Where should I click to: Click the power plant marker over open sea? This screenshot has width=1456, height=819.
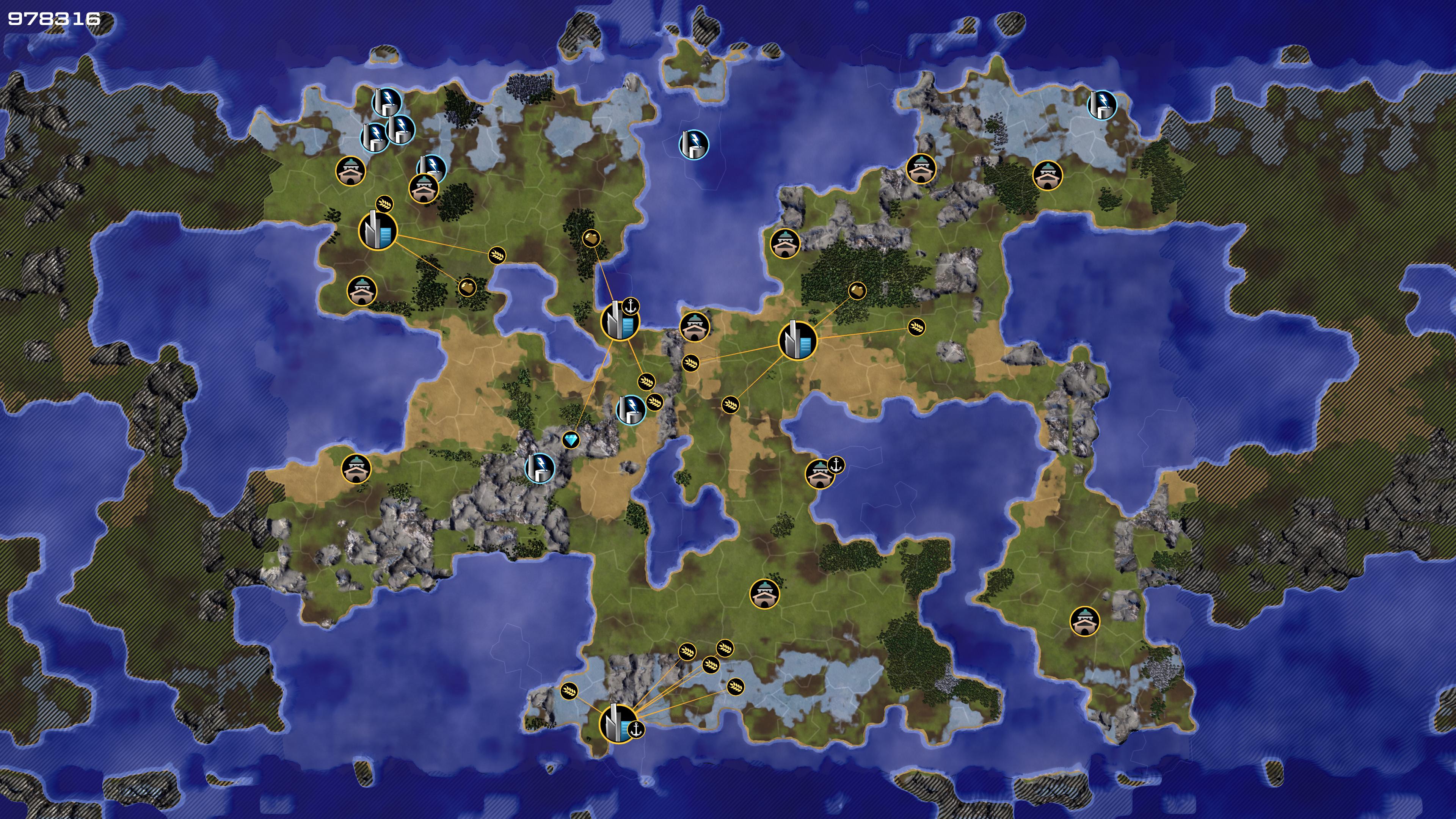pyautogui.click(x=693, y=144)
